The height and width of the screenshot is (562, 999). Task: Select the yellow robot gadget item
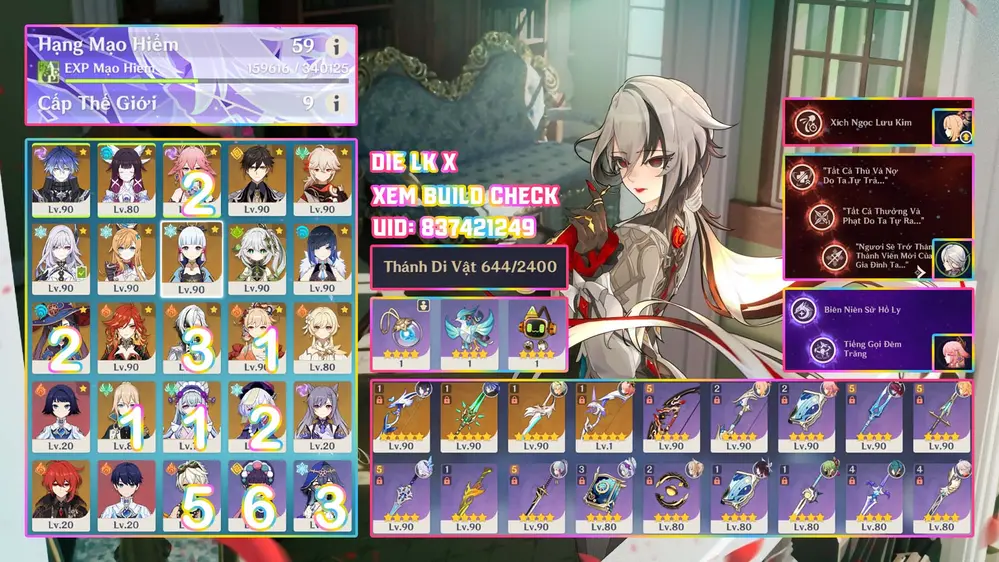[x=535, y=331]
